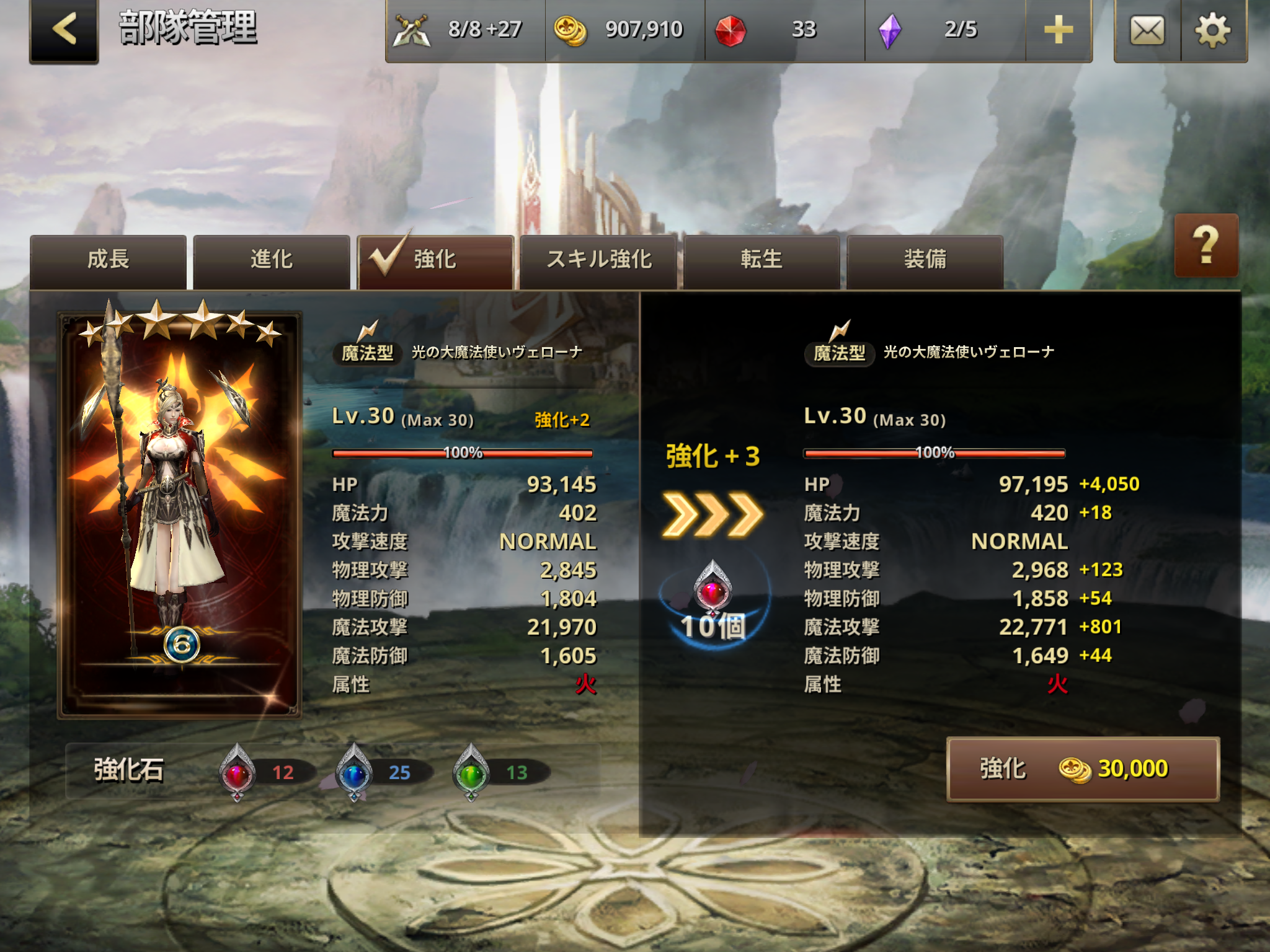Select the hero card portrait
This screenshot has height=952, width=1270.
(179, 514)
